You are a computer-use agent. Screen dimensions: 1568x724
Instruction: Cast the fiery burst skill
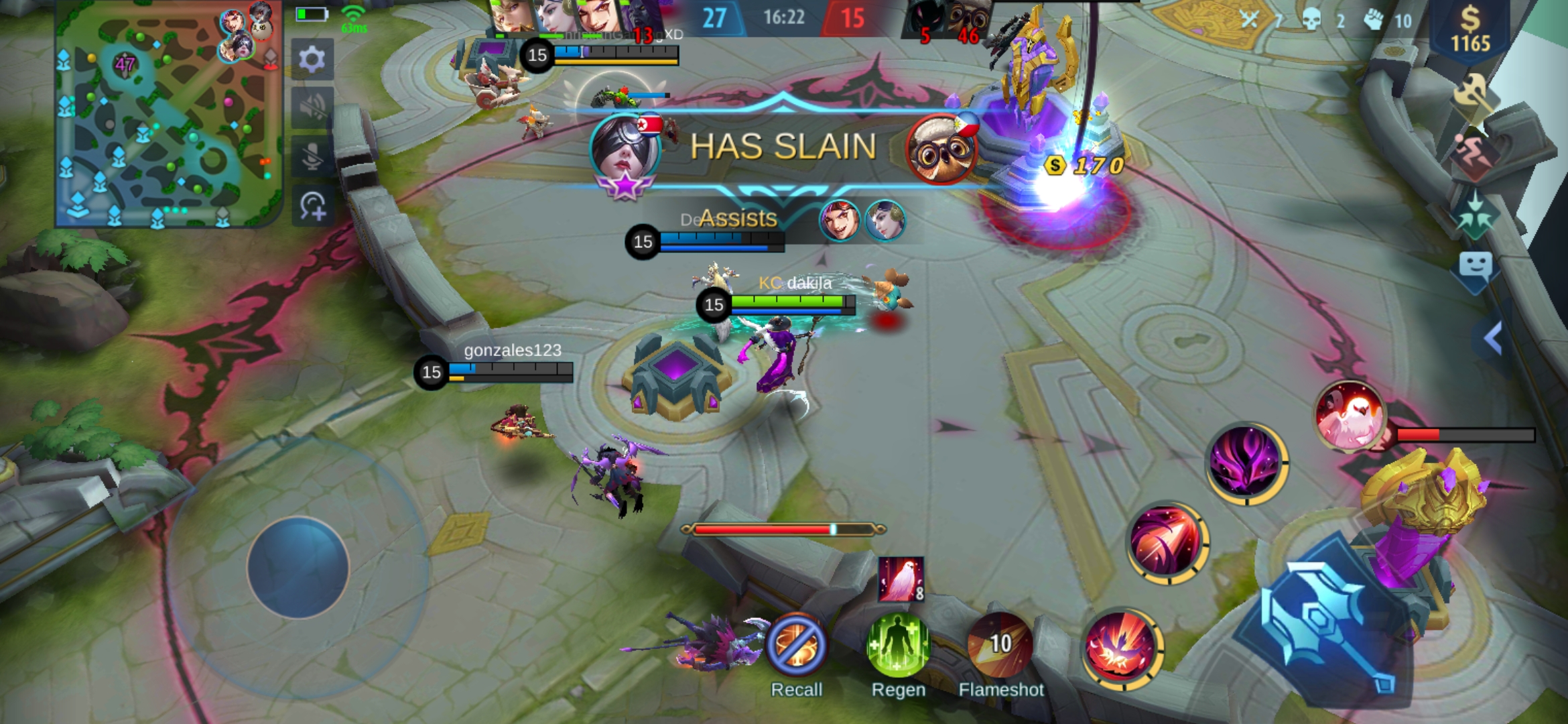[1121, 648]
